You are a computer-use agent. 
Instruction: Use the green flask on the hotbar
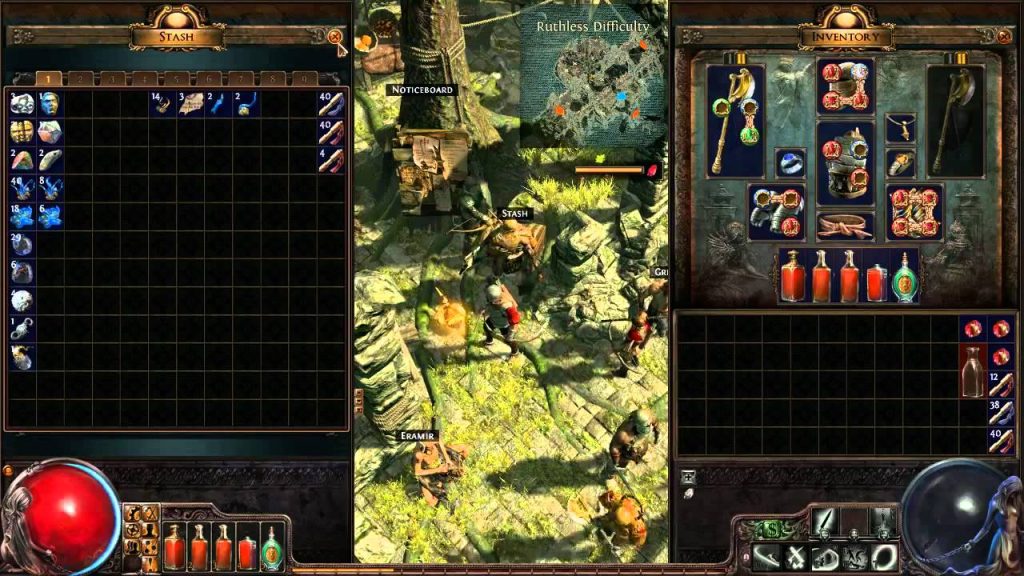[271, 547]
